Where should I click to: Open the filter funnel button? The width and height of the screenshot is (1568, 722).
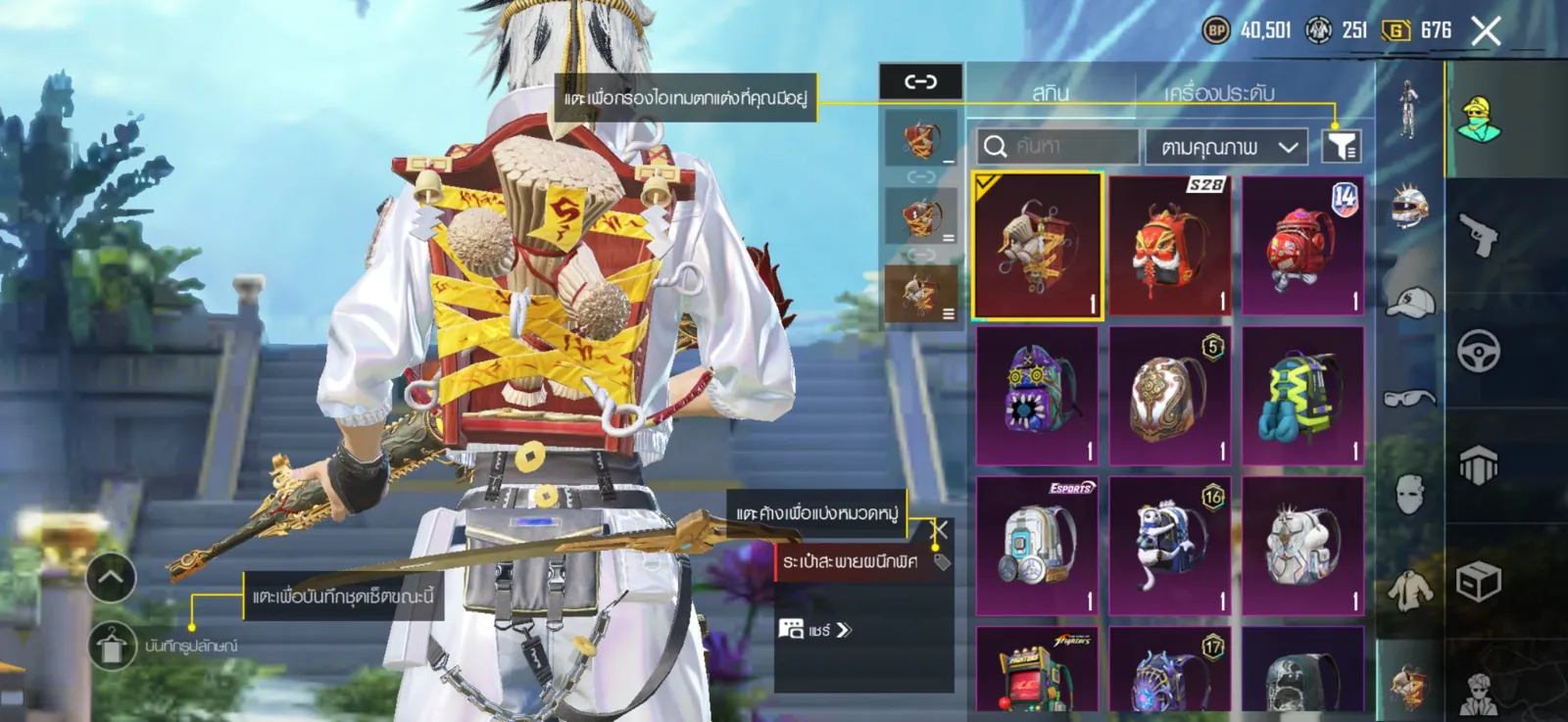[1342, 147]
